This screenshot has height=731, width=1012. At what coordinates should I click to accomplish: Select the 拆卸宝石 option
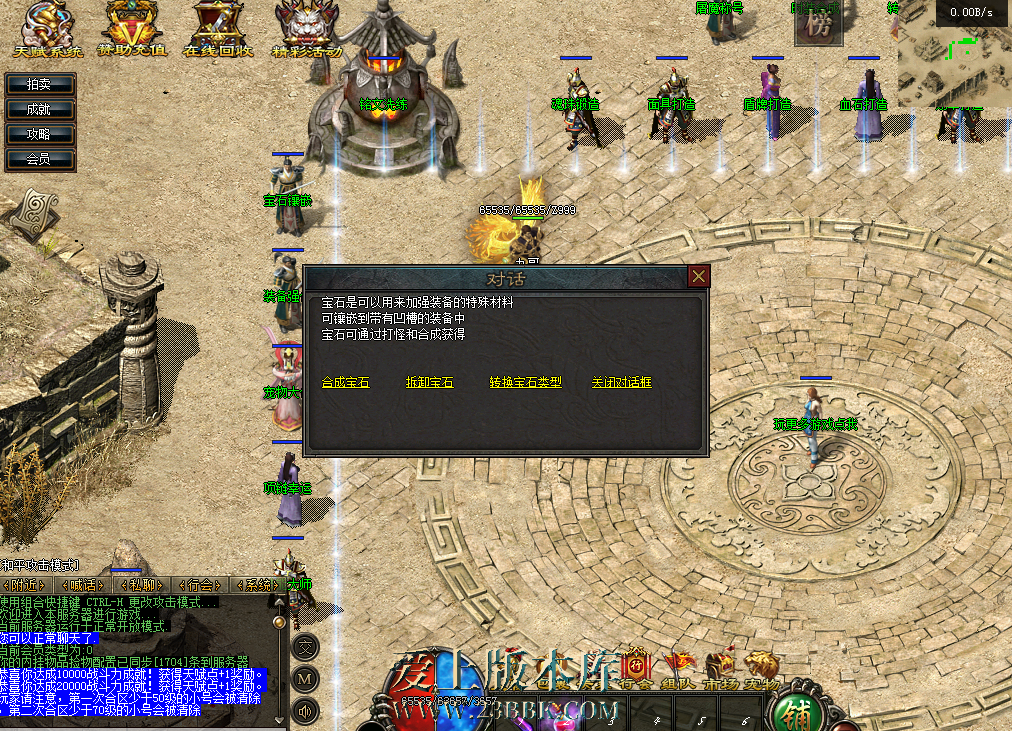tap(430, 382)
